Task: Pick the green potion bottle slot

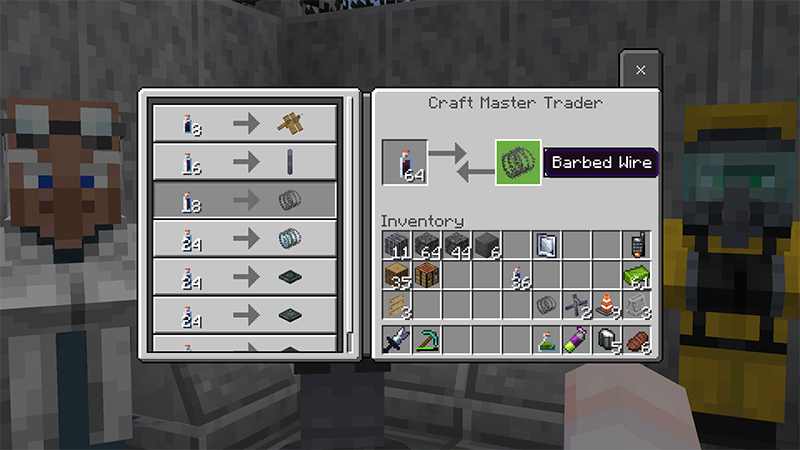Action: 546,339
